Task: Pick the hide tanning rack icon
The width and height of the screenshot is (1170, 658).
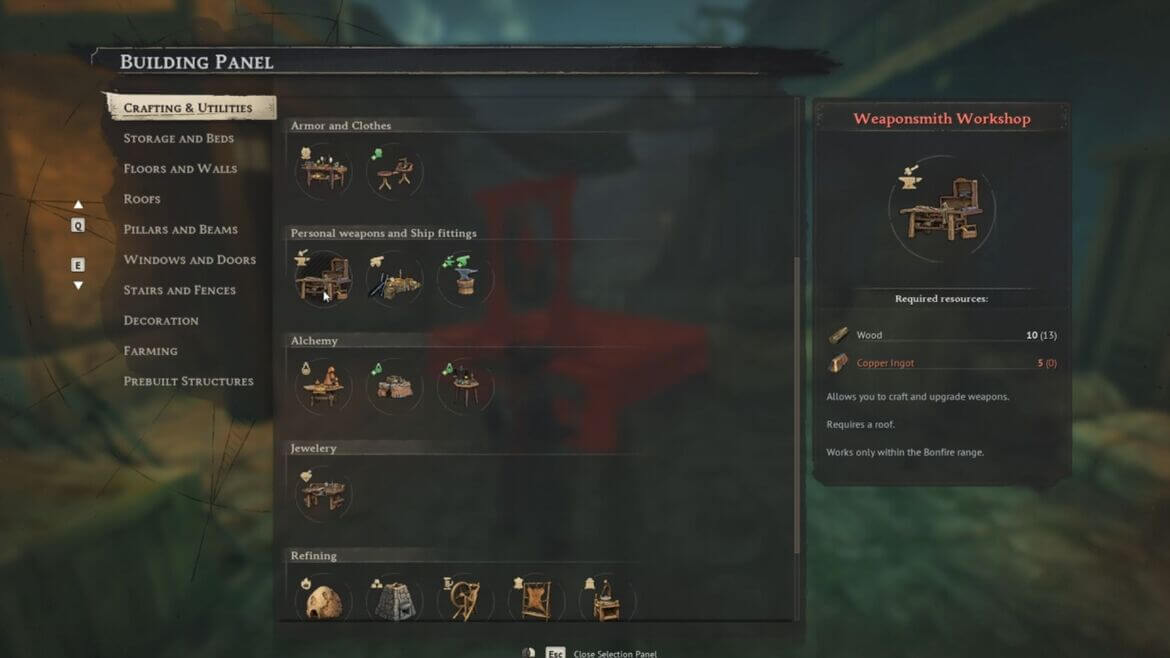Action: [x=536, y=599]
